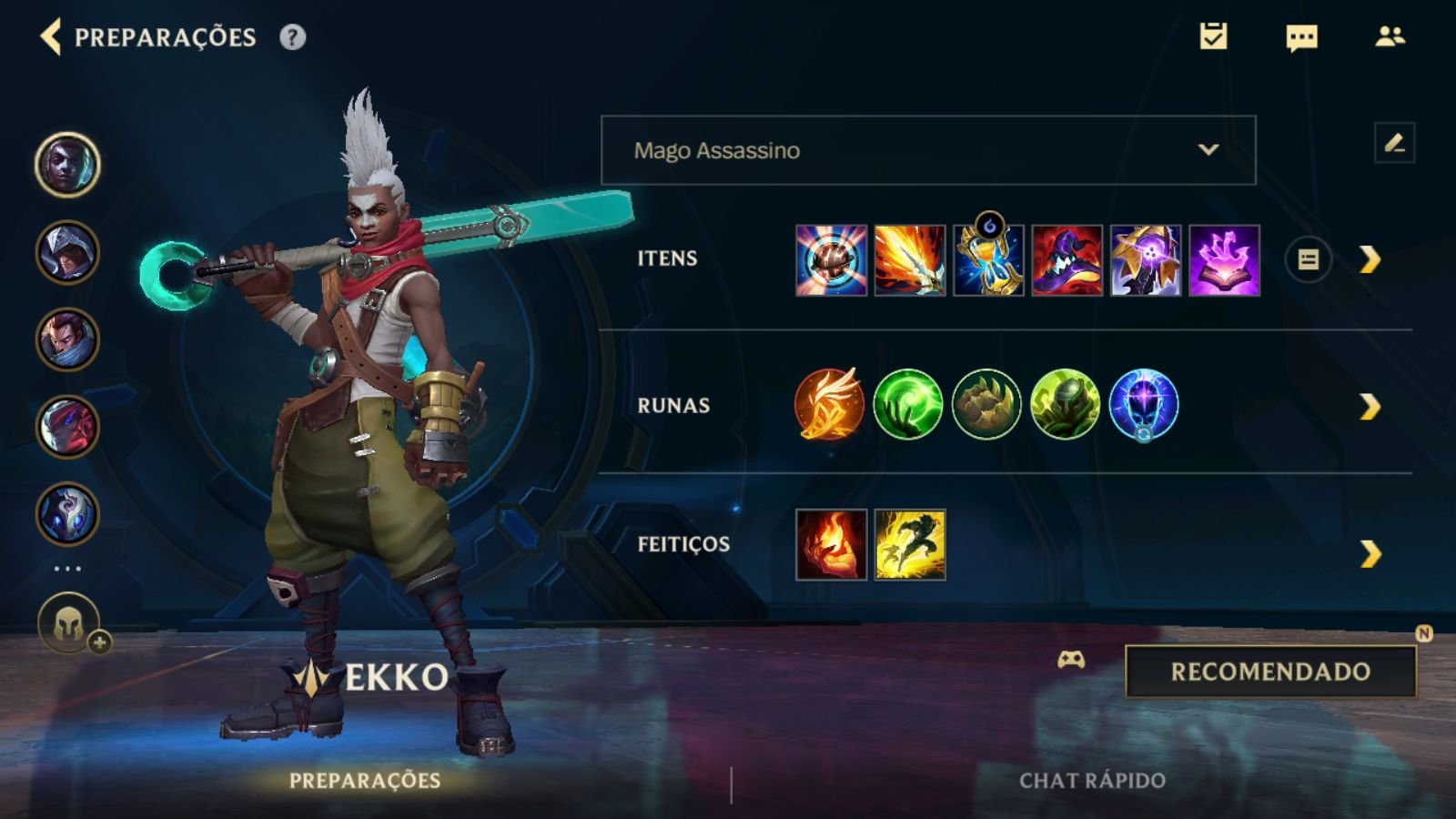This screenshot has width=1456, height=819.
Task: Open the friends list icon
Action: 1390,36
